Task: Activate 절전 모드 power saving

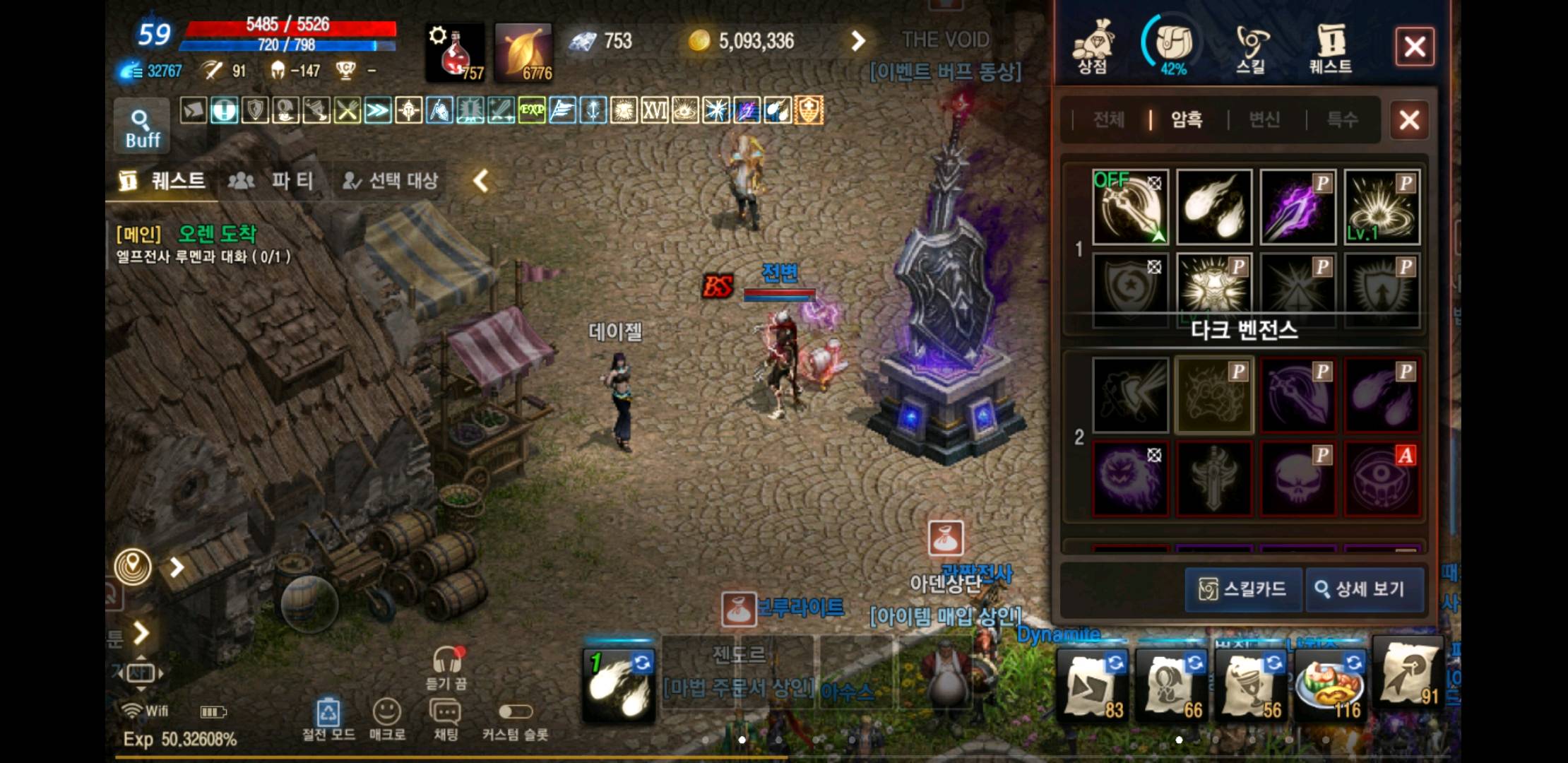Action: 328,717
